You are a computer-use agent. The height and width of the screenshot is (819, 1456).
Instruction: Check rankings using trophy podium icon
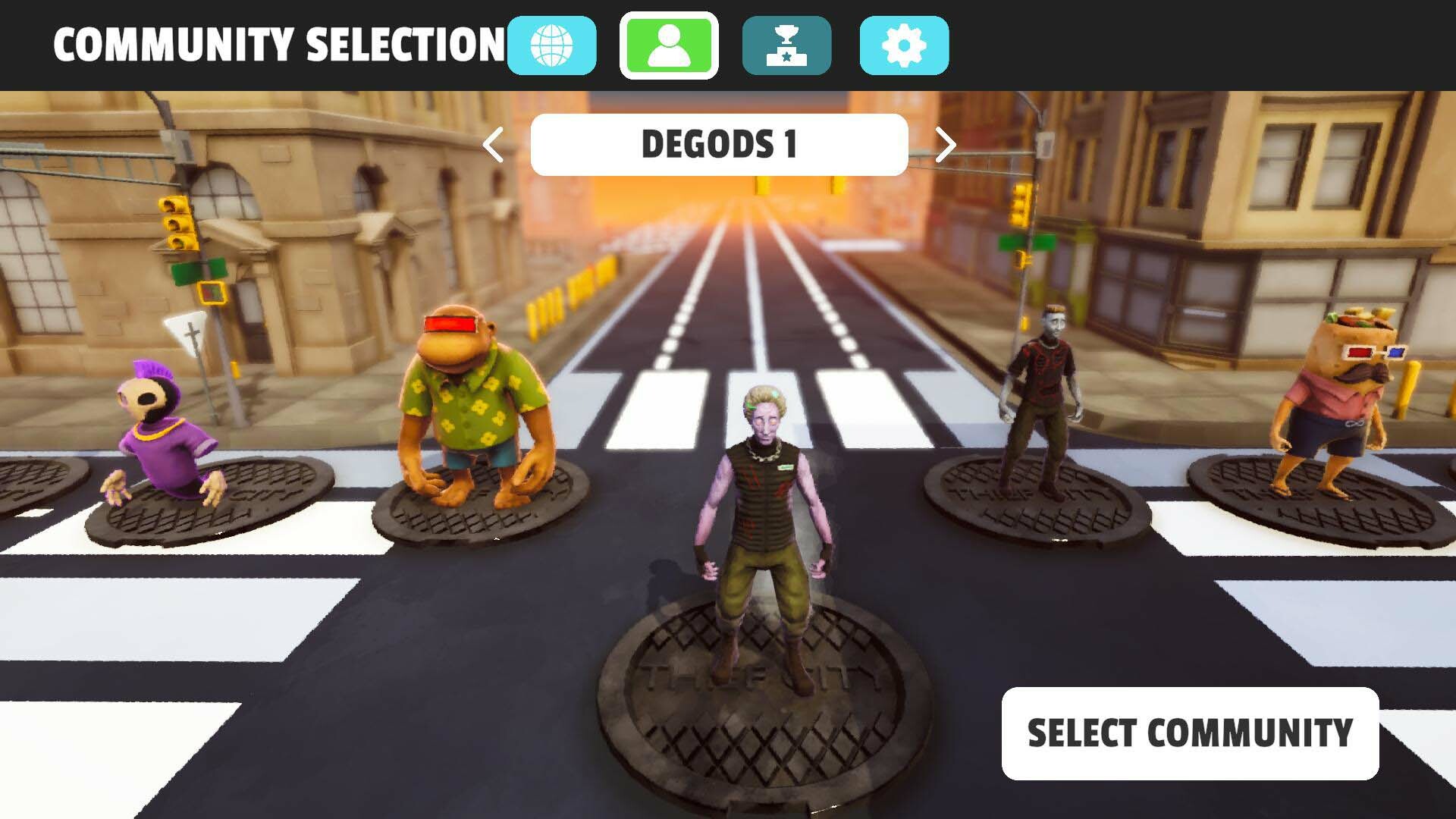point(786,45)
